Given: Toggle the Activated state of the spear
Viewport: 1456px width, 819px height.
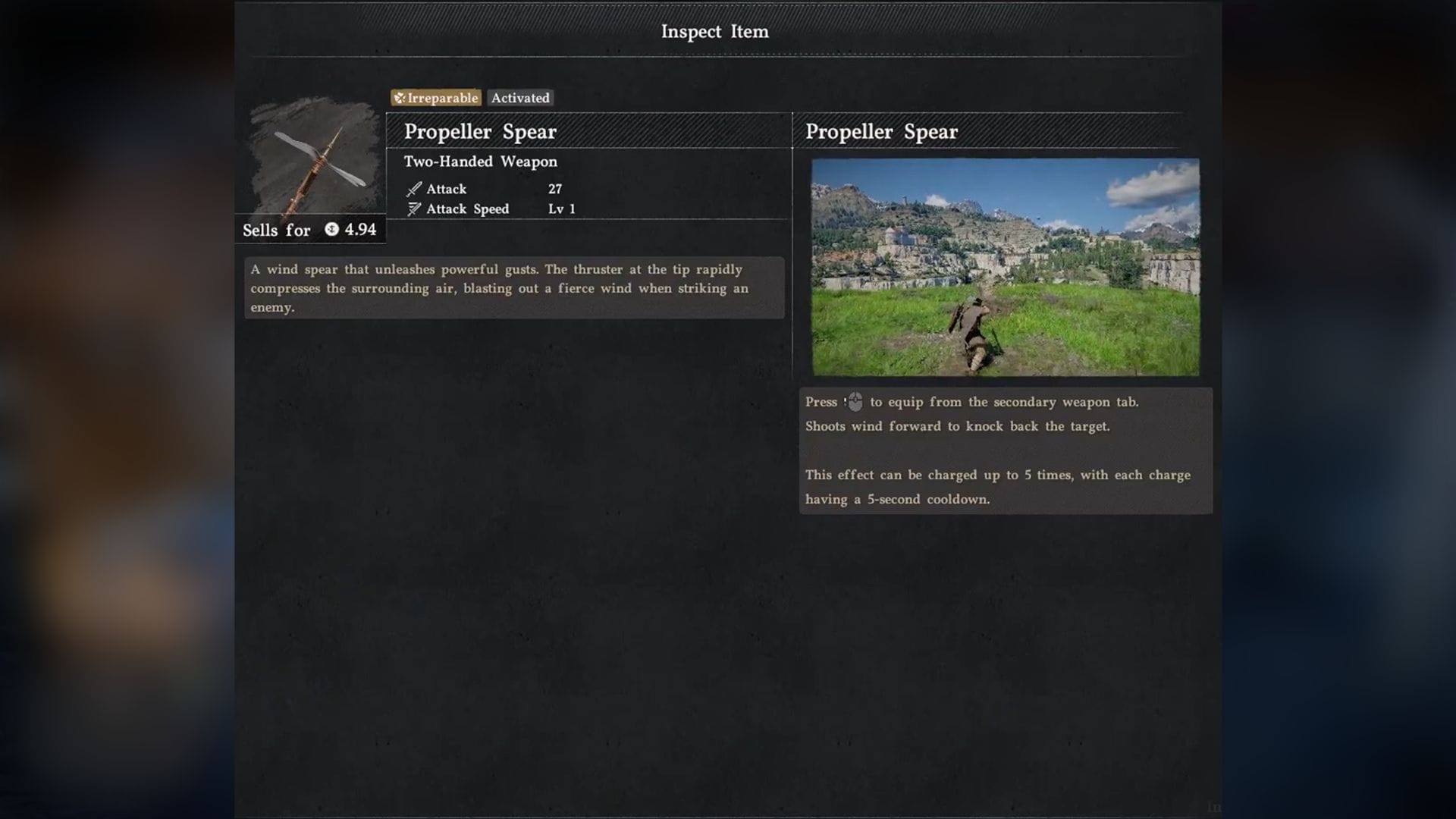Looking at the screenshot, I should click(520, 98).
